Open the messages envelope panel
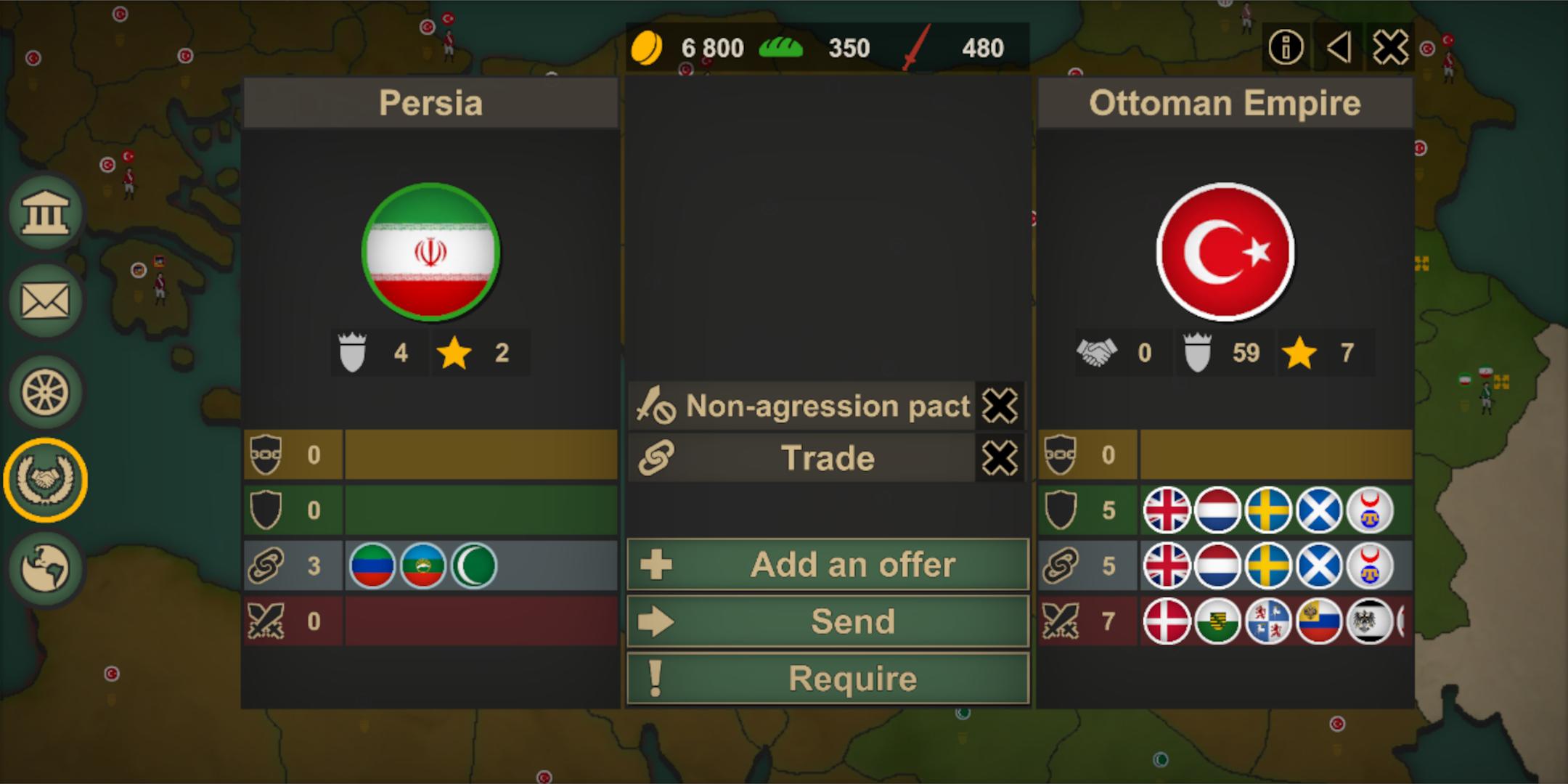Screen dimensions: 1568x784 tap(45, 300)
